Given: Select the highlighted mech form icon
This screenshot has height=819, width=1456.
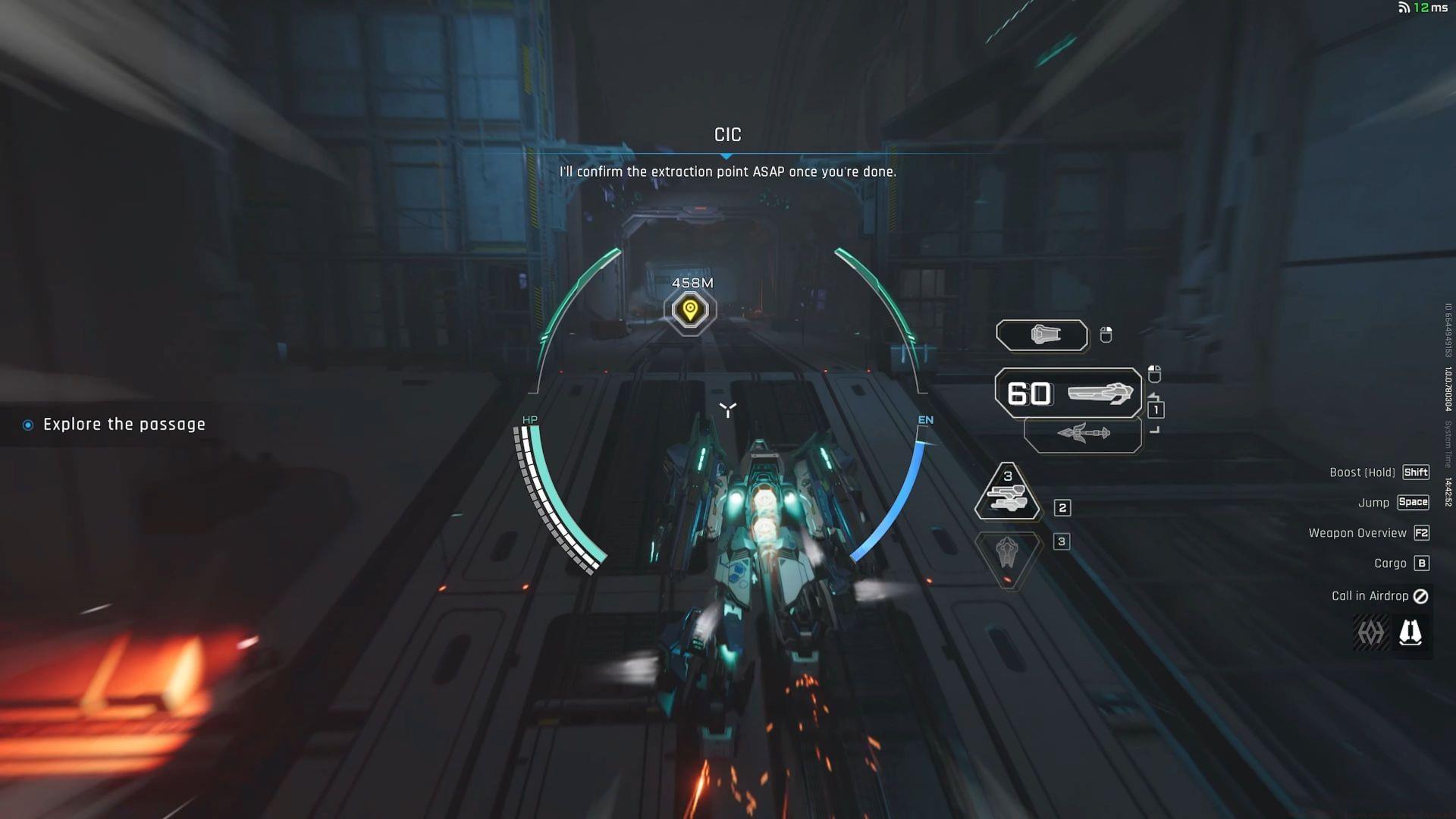Looking at the screenshot, I should [x=1410, y=632].
